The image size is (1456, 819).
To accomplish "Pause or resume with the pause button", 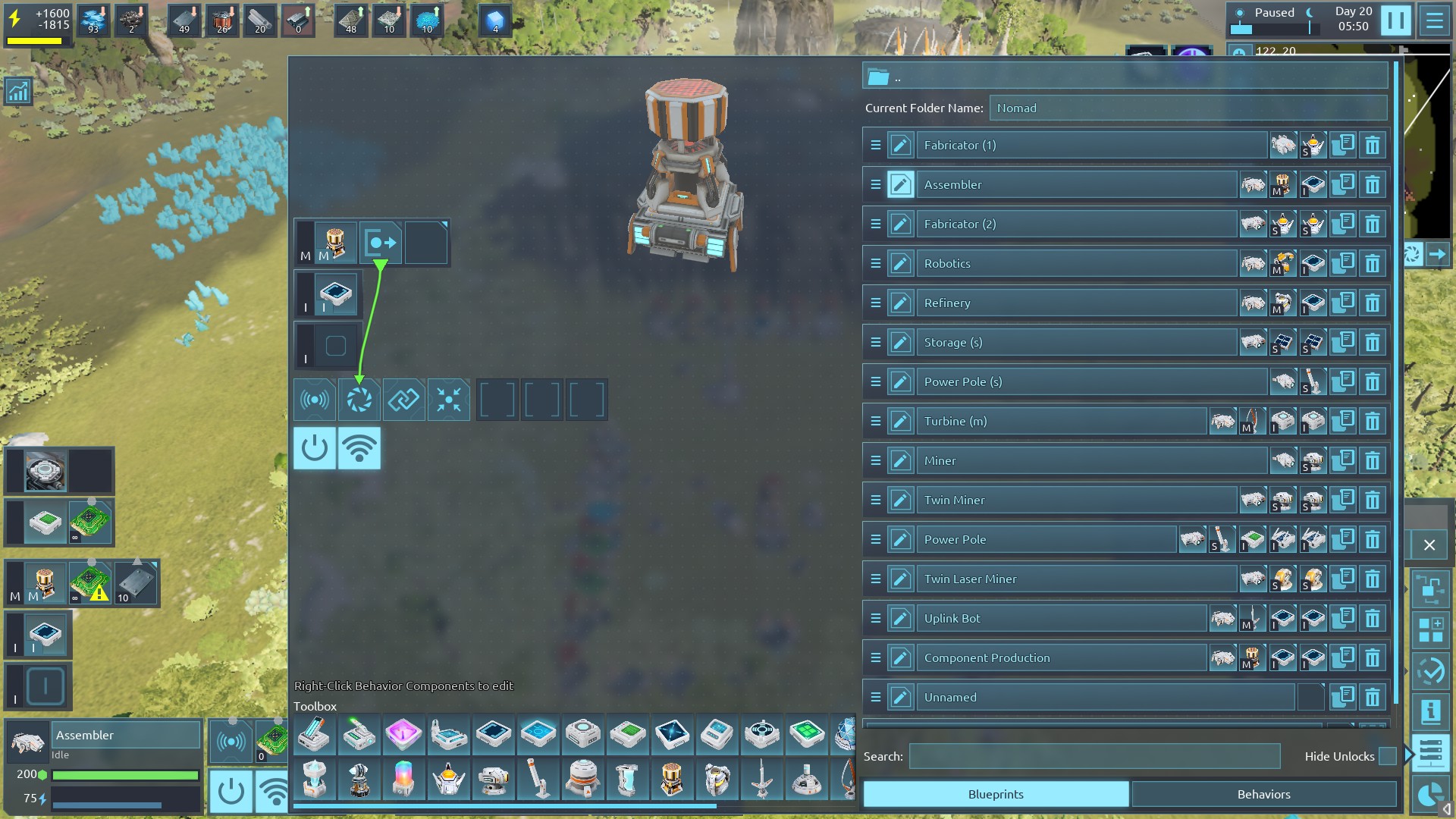I will click(1395, 20).
